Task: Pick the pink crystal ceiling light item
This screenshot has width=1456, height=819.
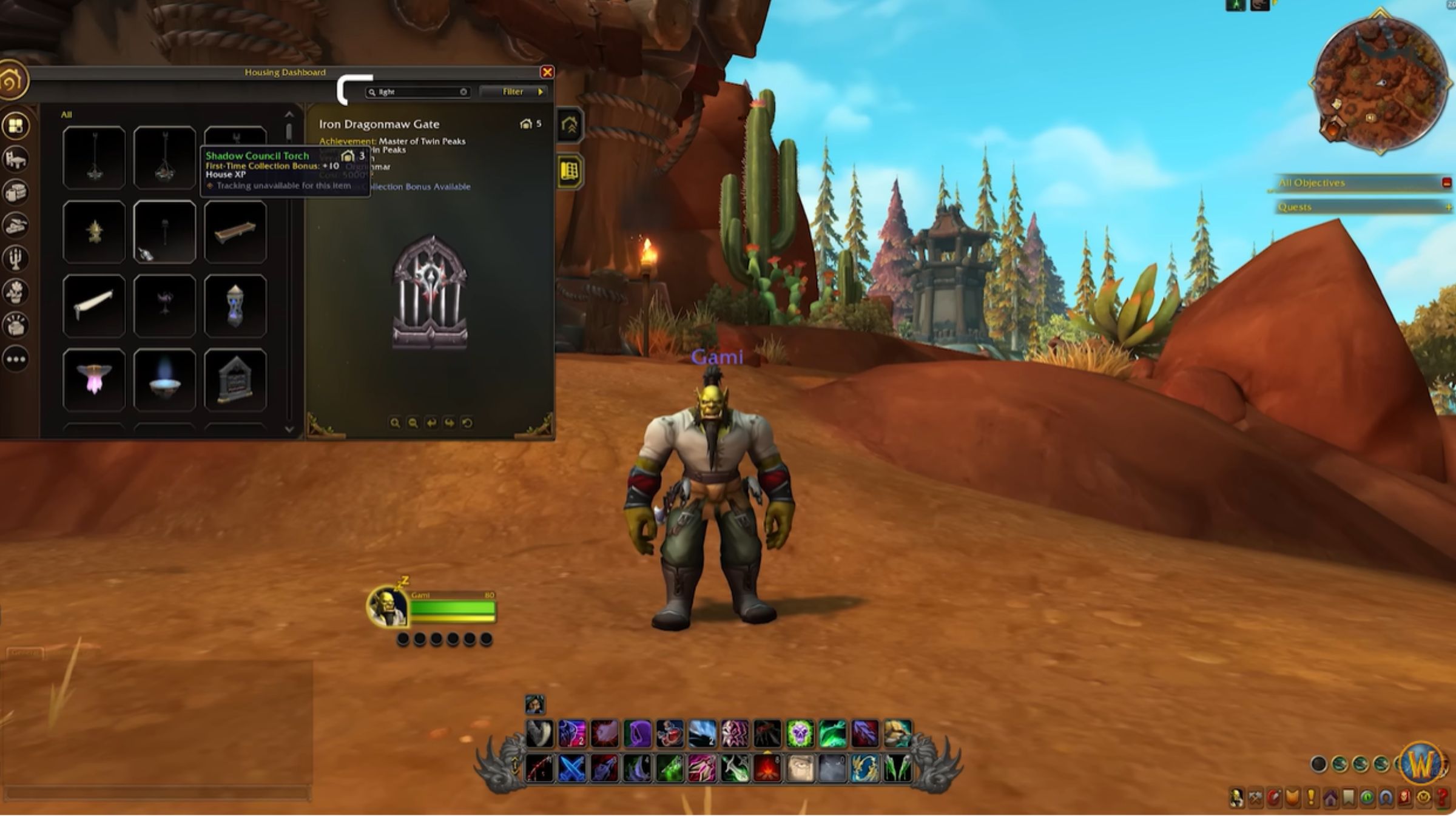Action: (94, 380)
